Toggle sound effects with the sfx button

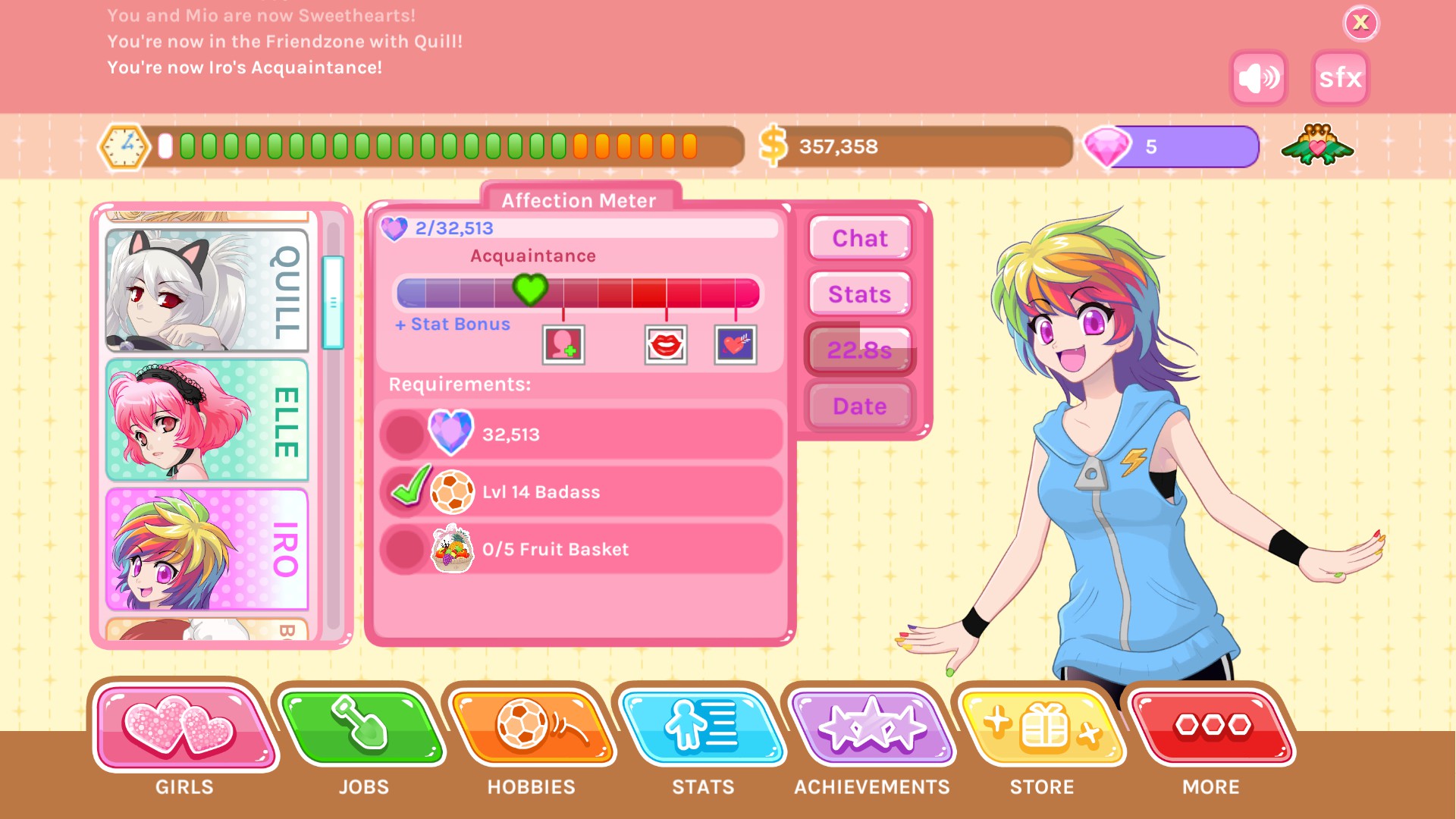[1339, 77]
